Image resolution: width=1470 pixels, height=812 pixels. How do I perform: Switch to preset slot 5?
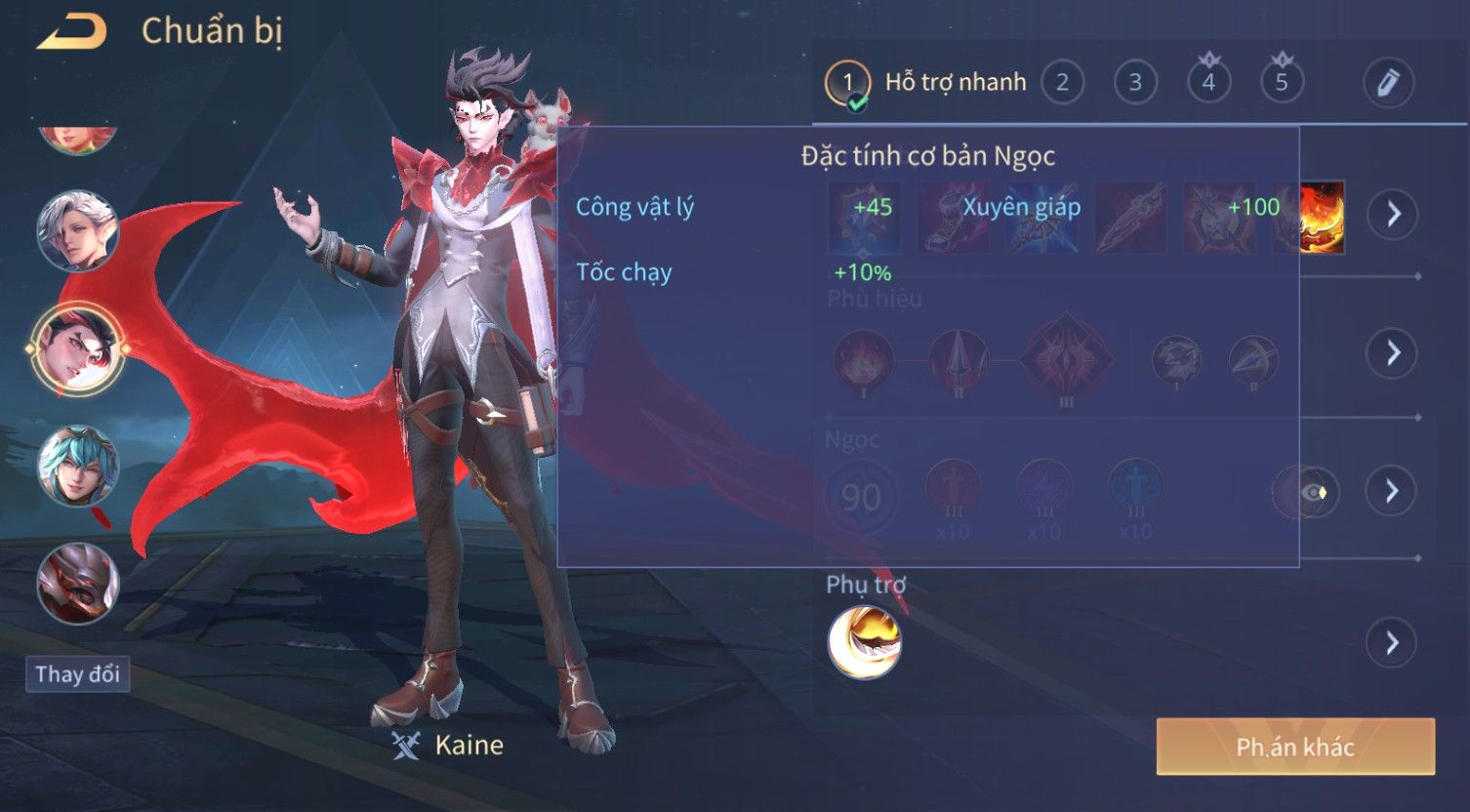coord(1282,83)
